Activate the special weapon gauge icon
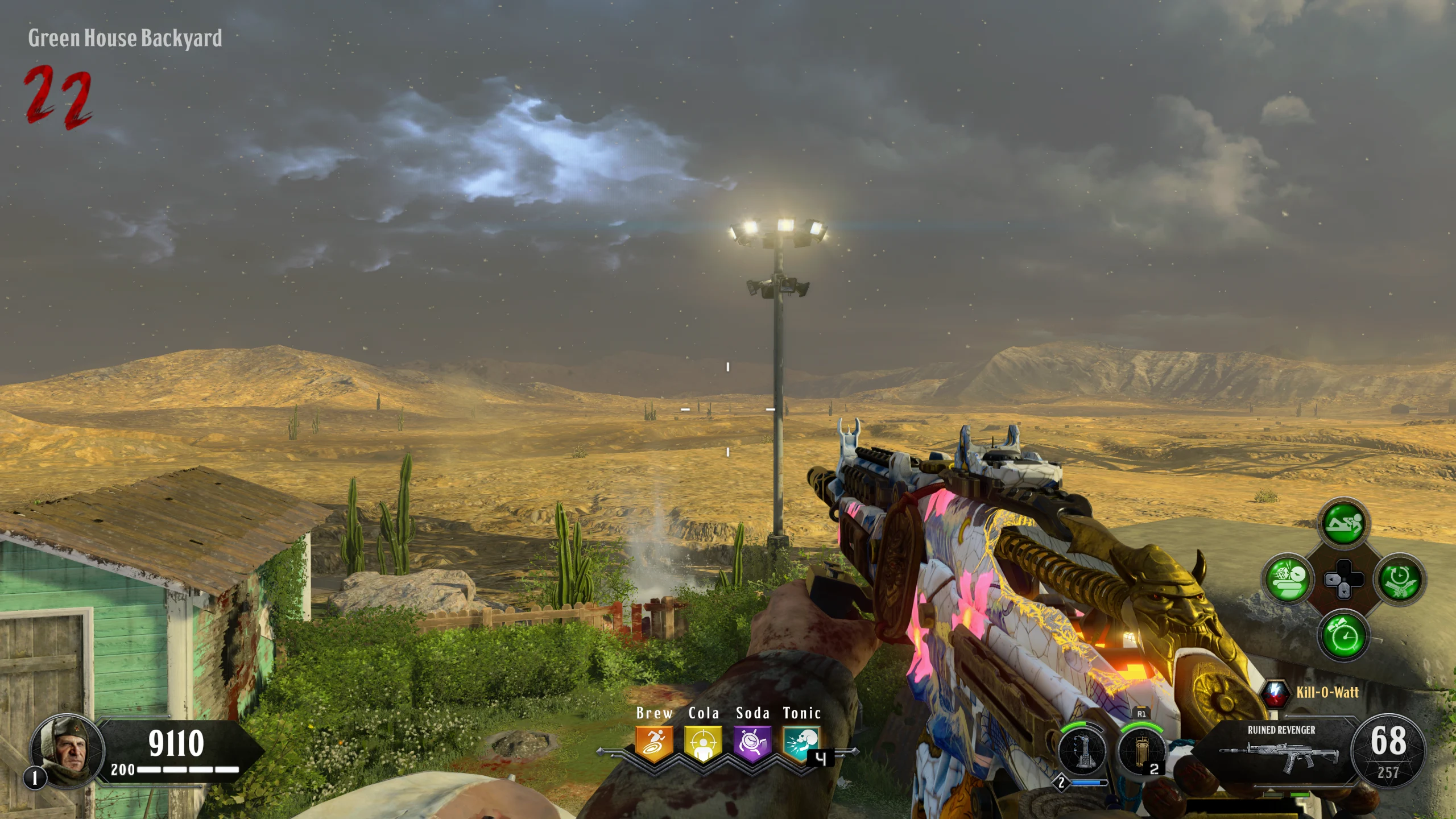The height and width of the screenshot is (819, 1456). coord(1082,751)
